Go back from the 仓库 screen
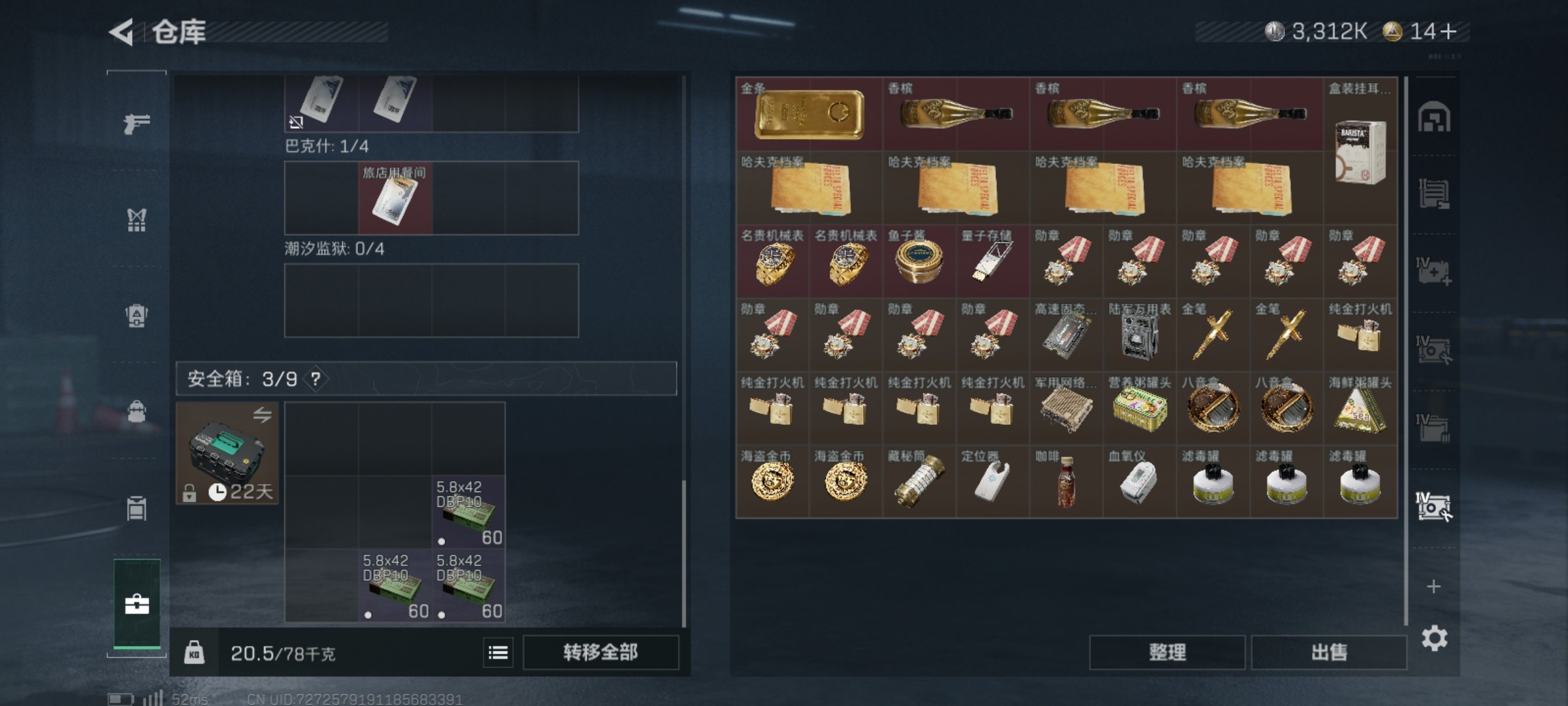The width and height of the screenshot is (1568, 706). tap(122, 32)
